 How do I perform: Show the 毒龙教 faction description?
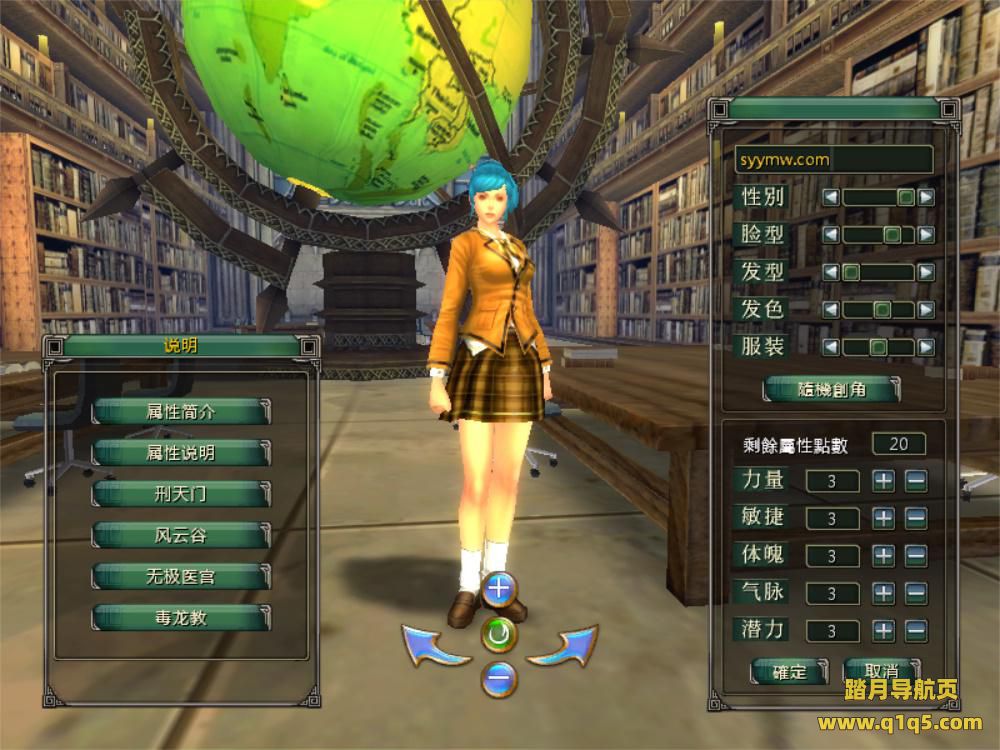[181, 617]
